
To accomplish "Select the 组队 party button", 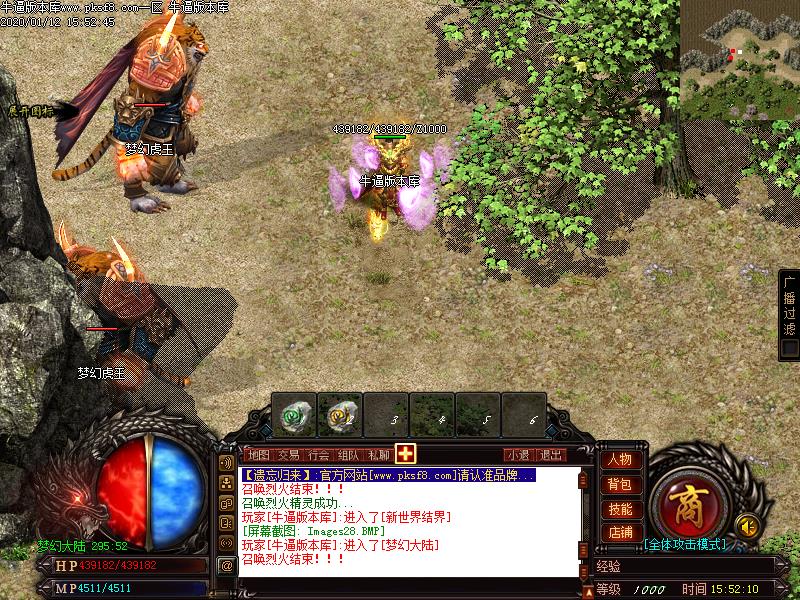I will 348,454.
